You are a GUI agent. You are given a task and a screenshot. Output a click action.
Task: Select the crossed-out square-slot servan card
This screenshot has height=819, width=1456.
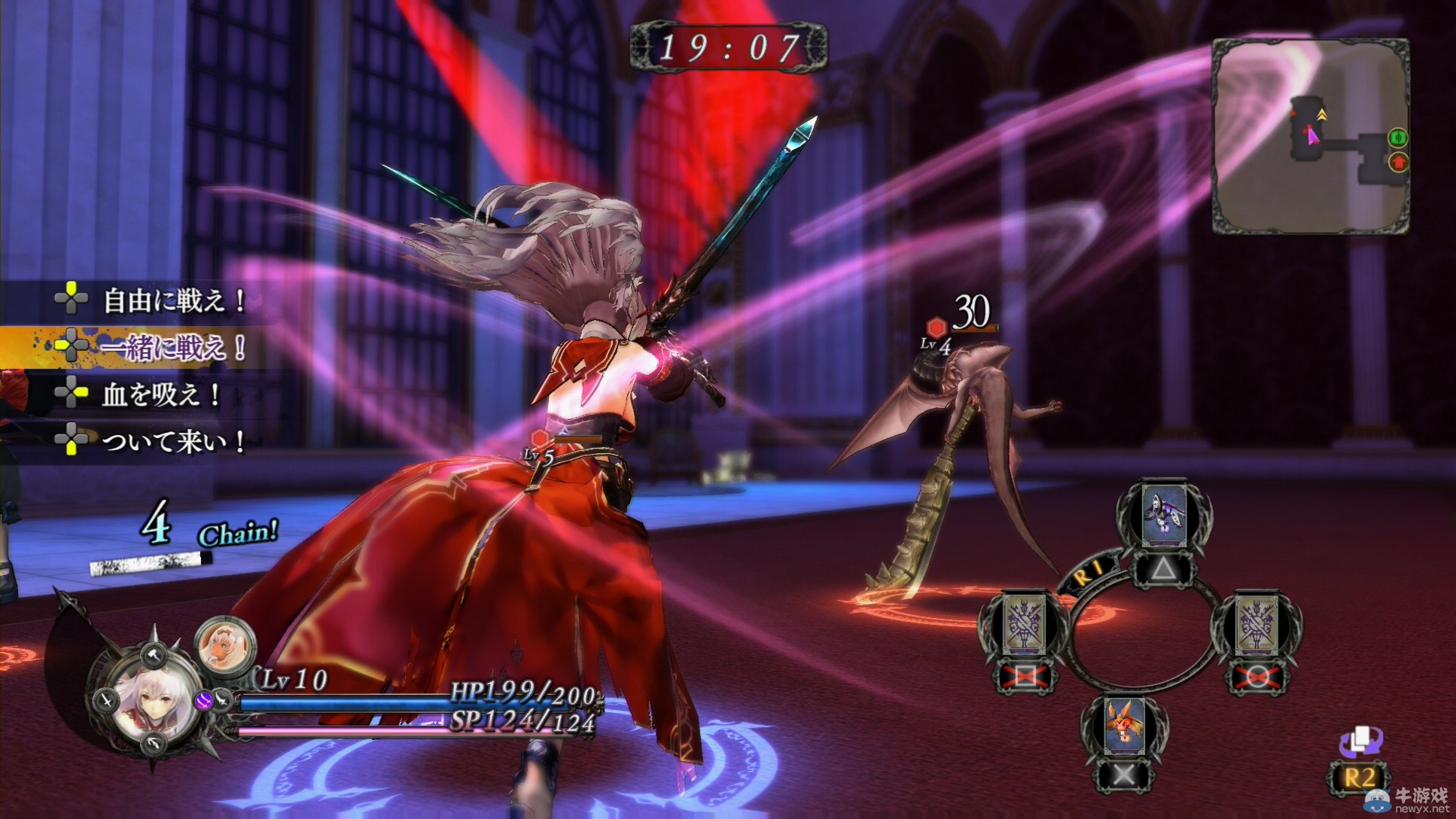tap(1022, 626)
